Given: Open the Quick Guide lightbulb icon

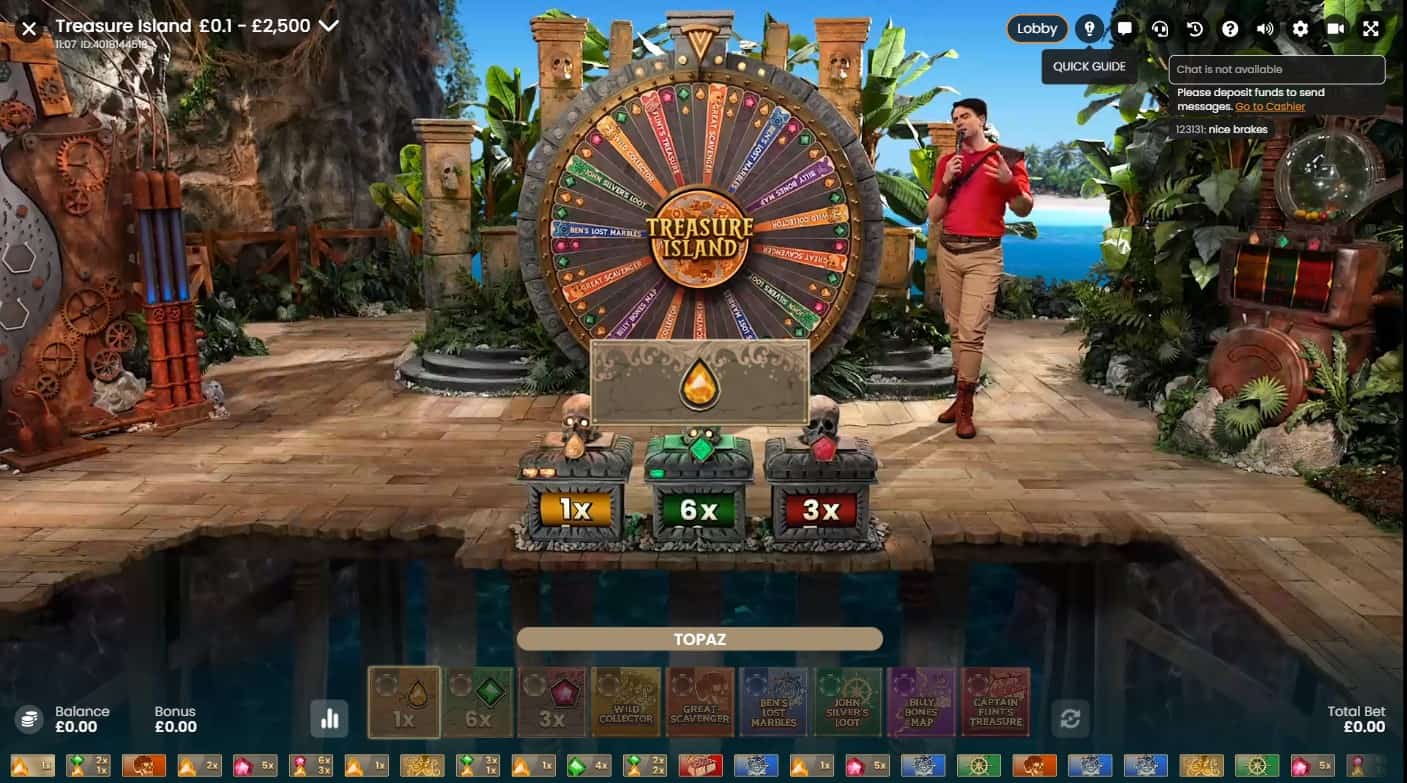Looking at the screenshot, I should pyautogui.click(x=1089, y=29).
